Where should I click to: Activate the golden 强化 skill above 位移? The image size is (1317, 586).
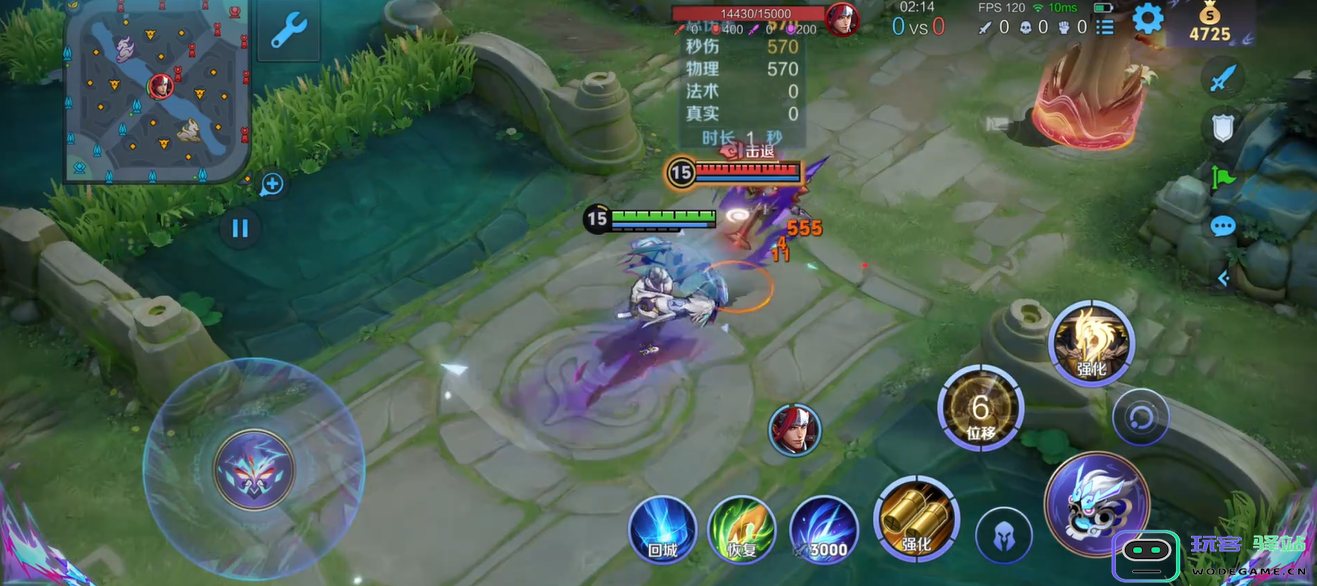(x=1091, y=343)
